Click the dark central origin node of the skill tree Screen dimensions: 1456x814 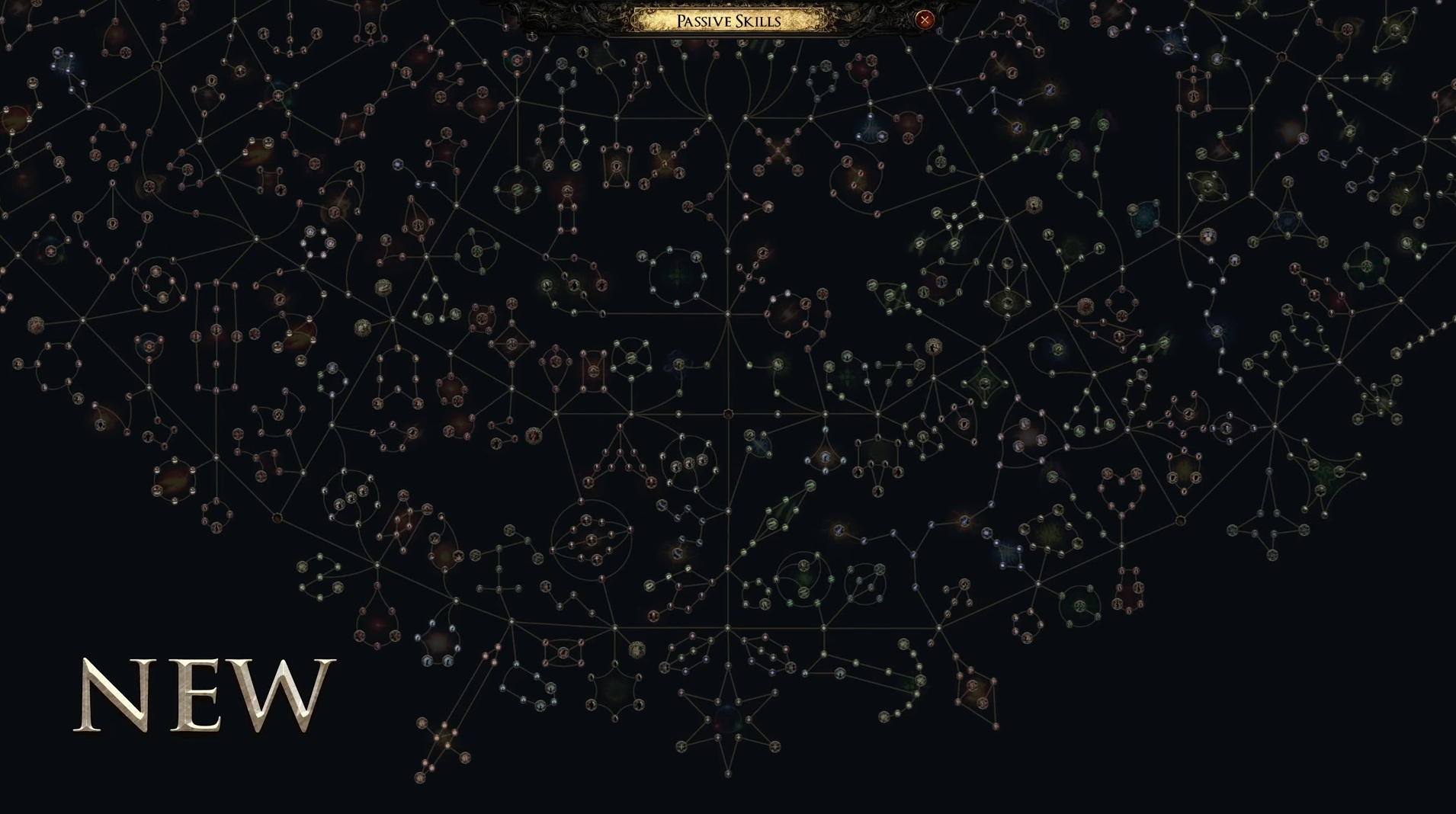click(x=730, y=414)
